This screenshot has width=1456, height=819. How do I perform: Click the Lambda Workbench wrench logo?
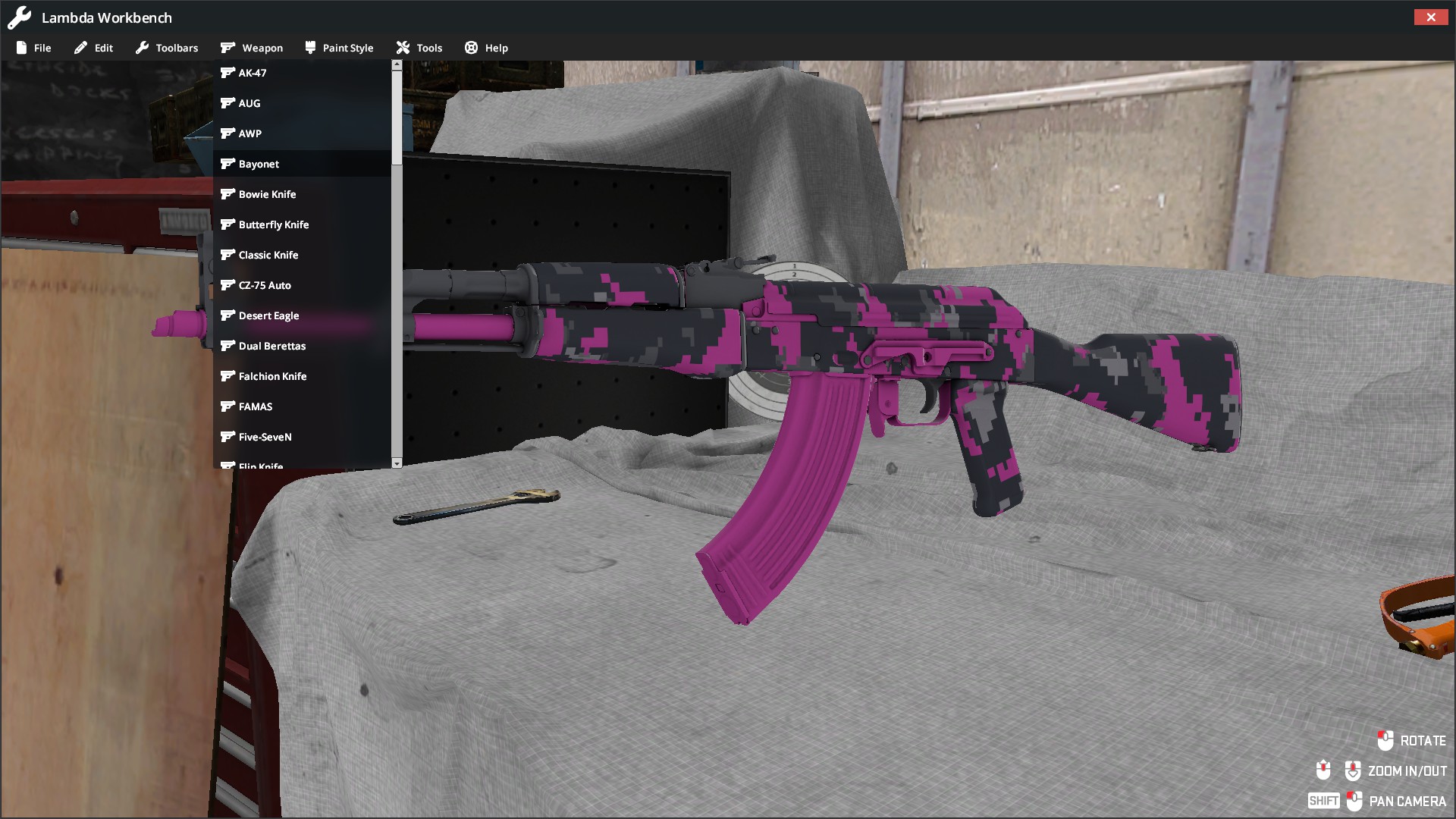18,17
